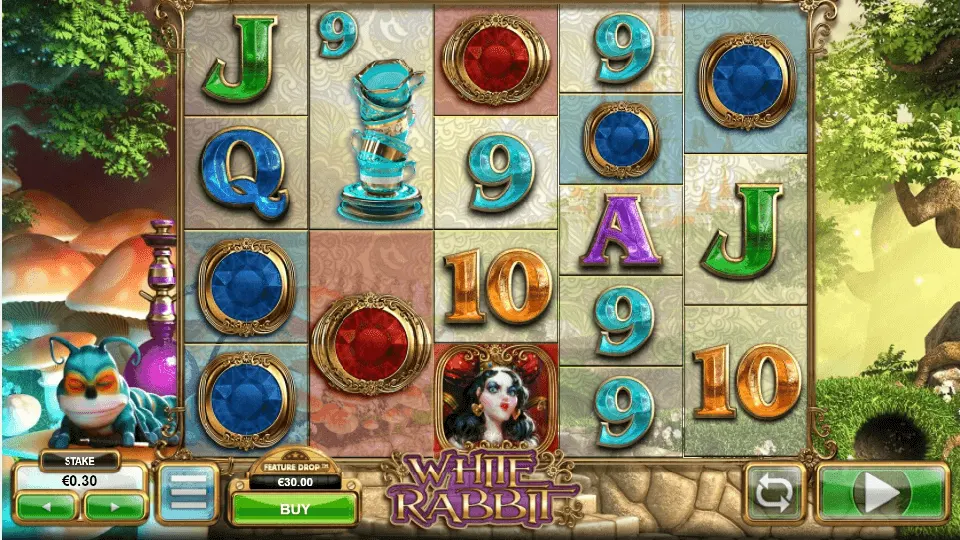Screen dimensions: 960x540
Task: Buy the Feature Drop for €30.00
Action: 294,508
